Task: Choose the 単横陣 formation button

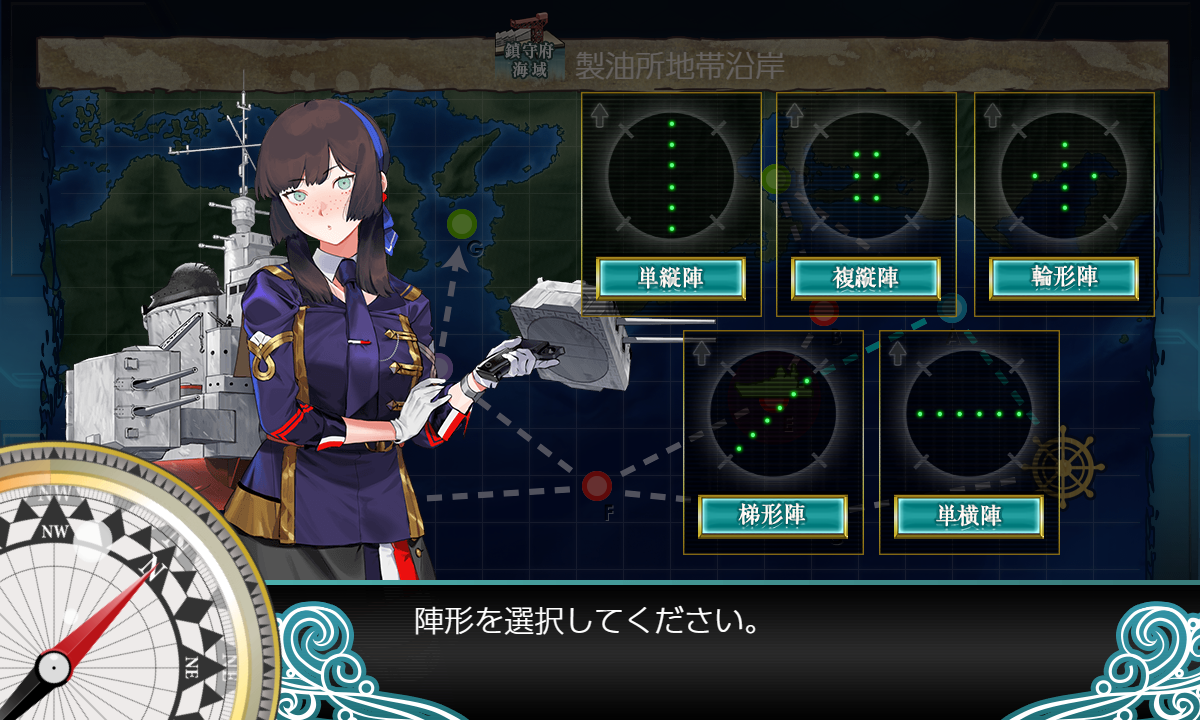Action: 968,516
